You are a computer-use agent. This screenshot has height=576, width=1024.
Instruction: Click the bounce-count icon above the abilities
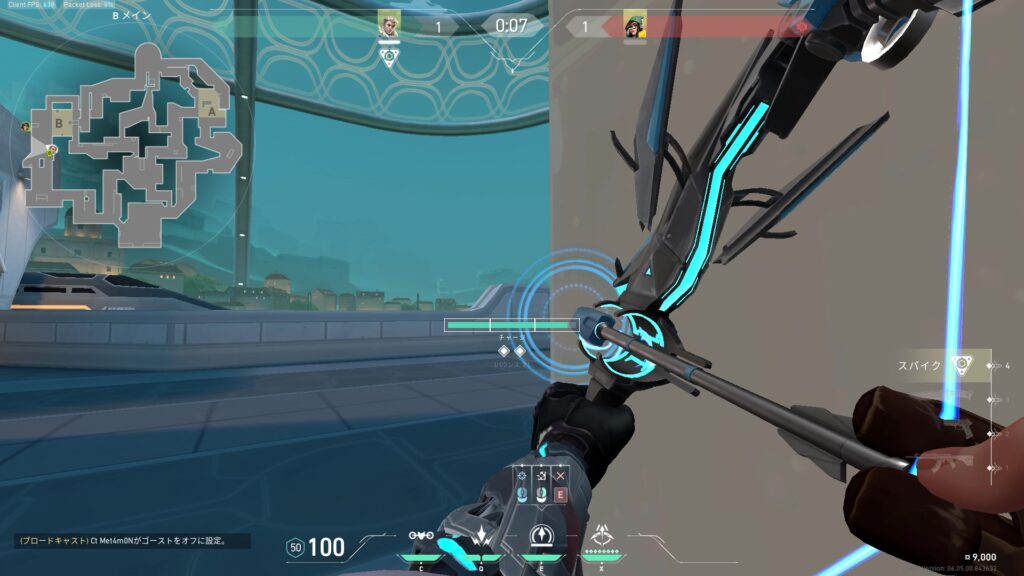tap(541, 476)
